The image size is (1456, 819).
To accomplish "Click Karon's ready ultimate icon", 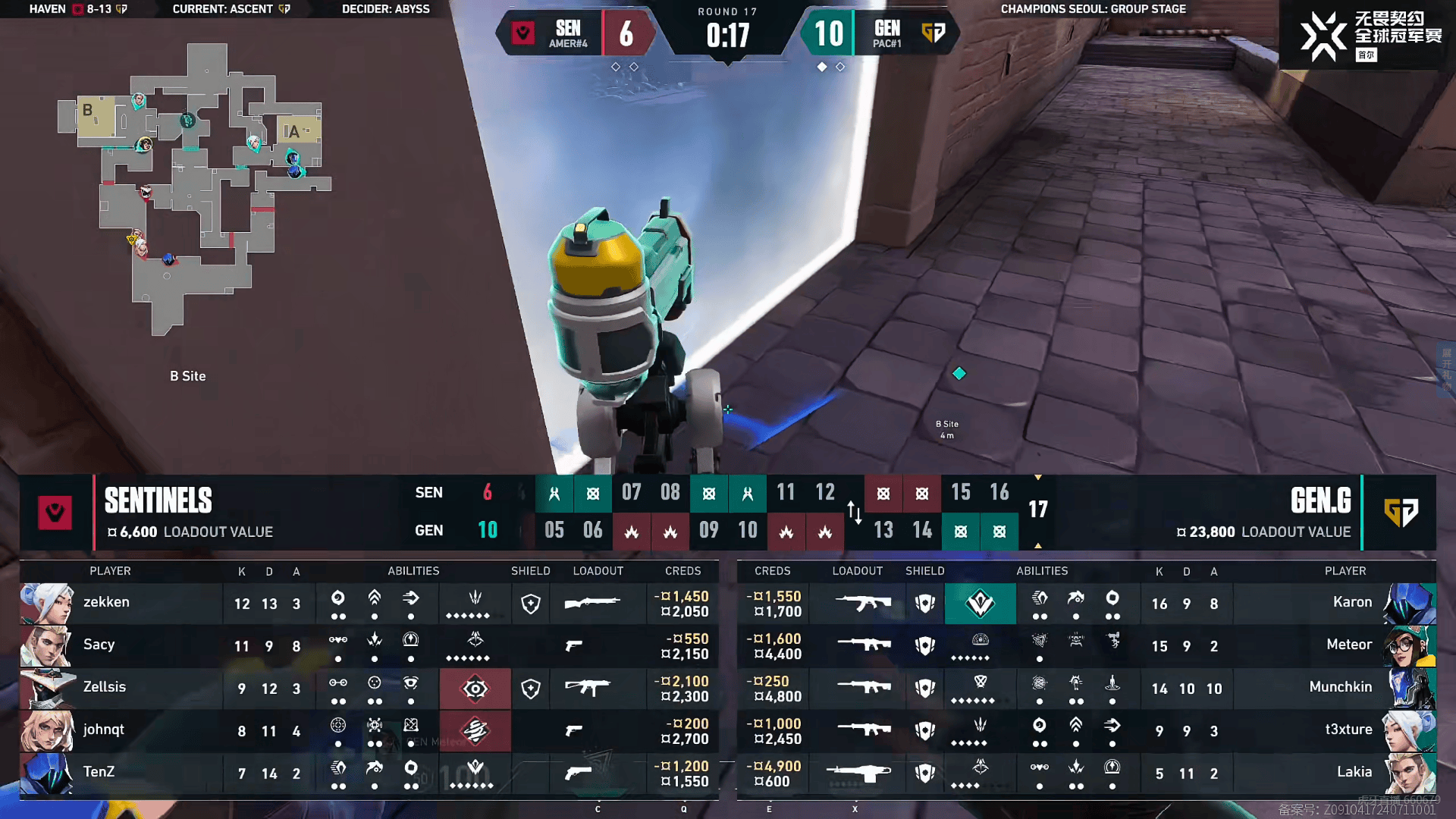I will click(980, 604).
